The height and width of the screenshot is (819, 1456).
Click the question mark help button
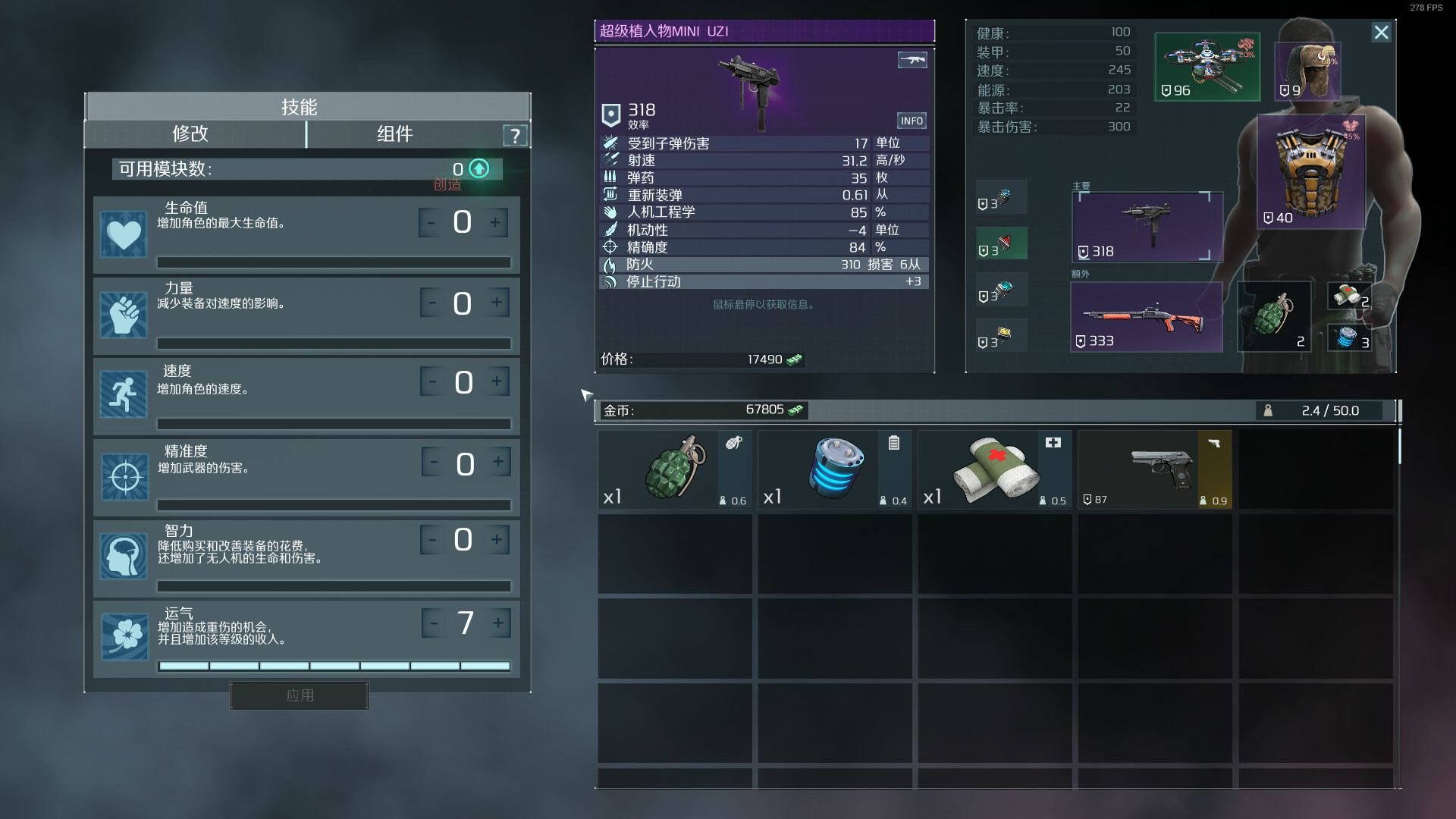tap(516, 136)
